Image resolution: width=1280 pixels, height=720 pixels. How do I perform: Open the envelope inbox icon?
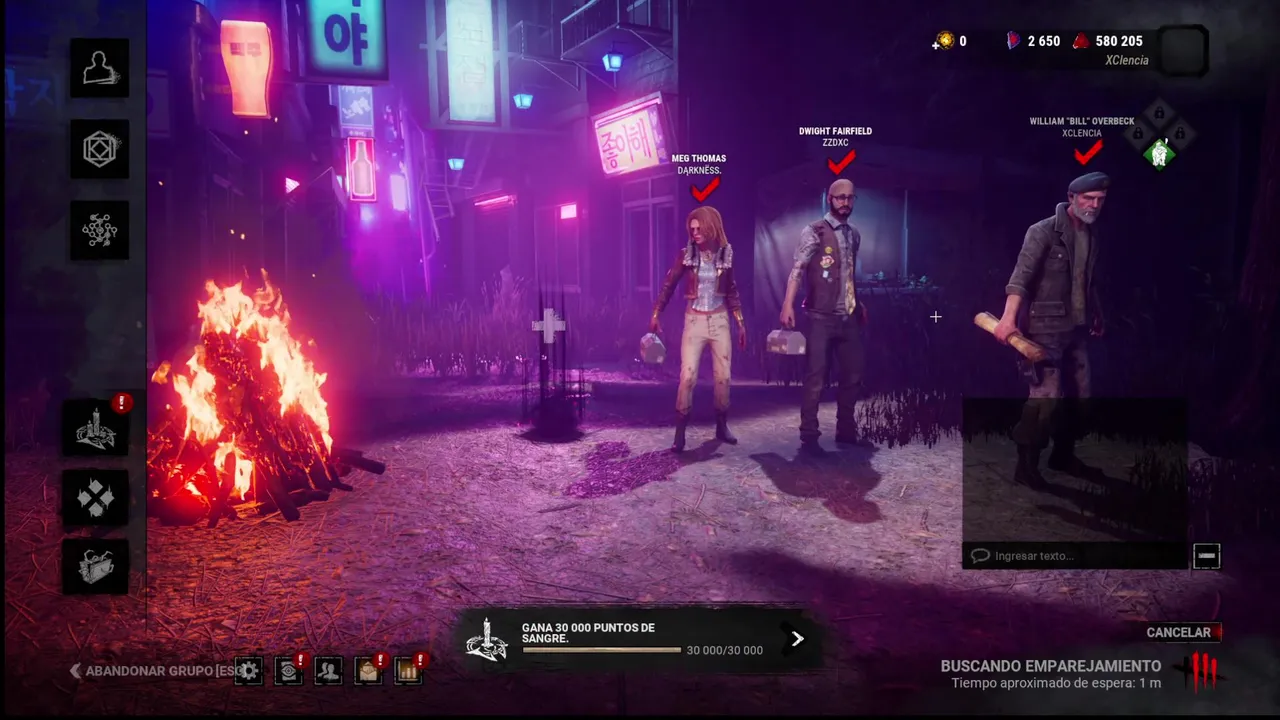point(368,670)
